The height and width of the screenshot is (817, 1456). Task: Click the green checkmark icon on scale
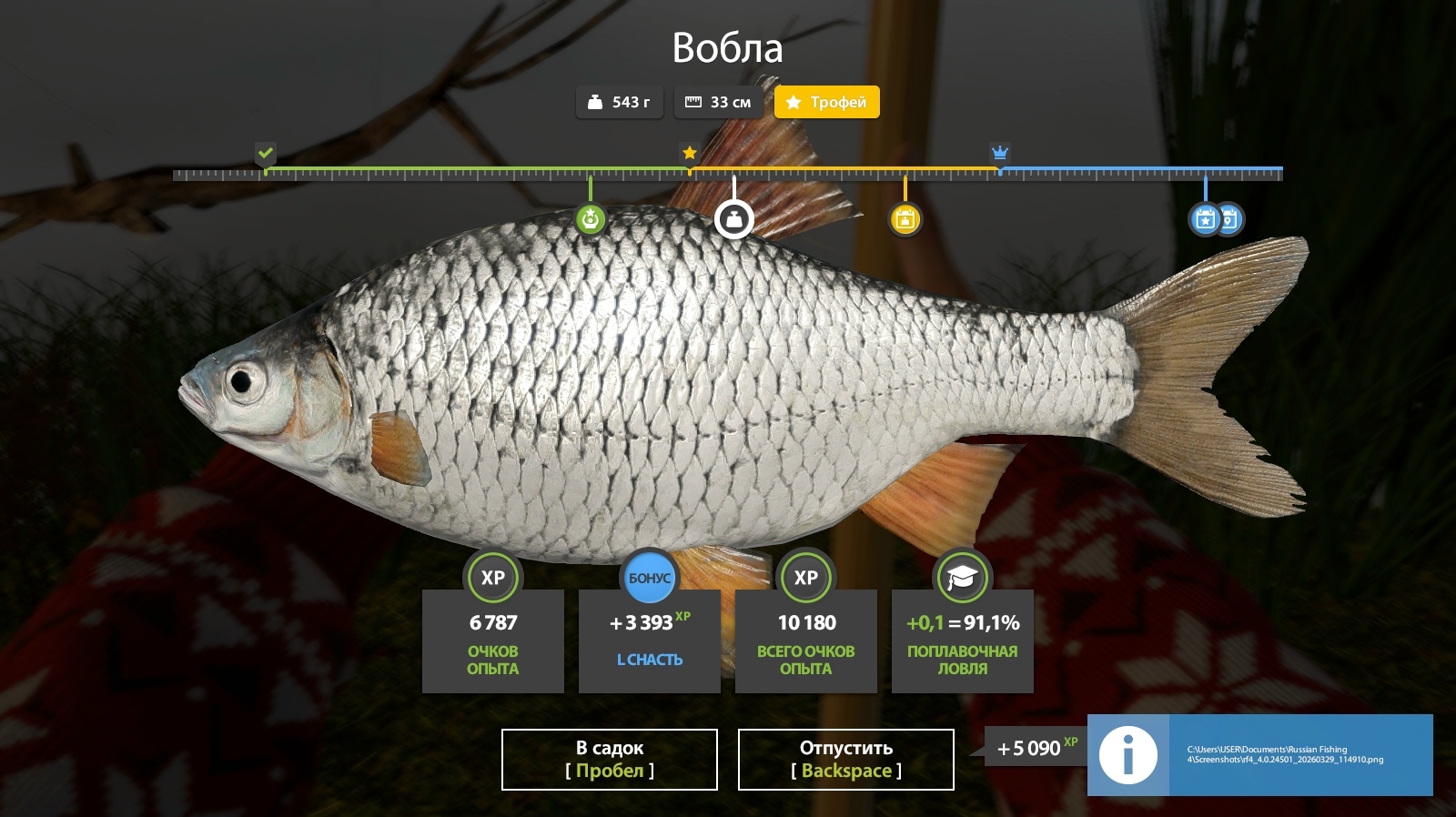point(265,153)
